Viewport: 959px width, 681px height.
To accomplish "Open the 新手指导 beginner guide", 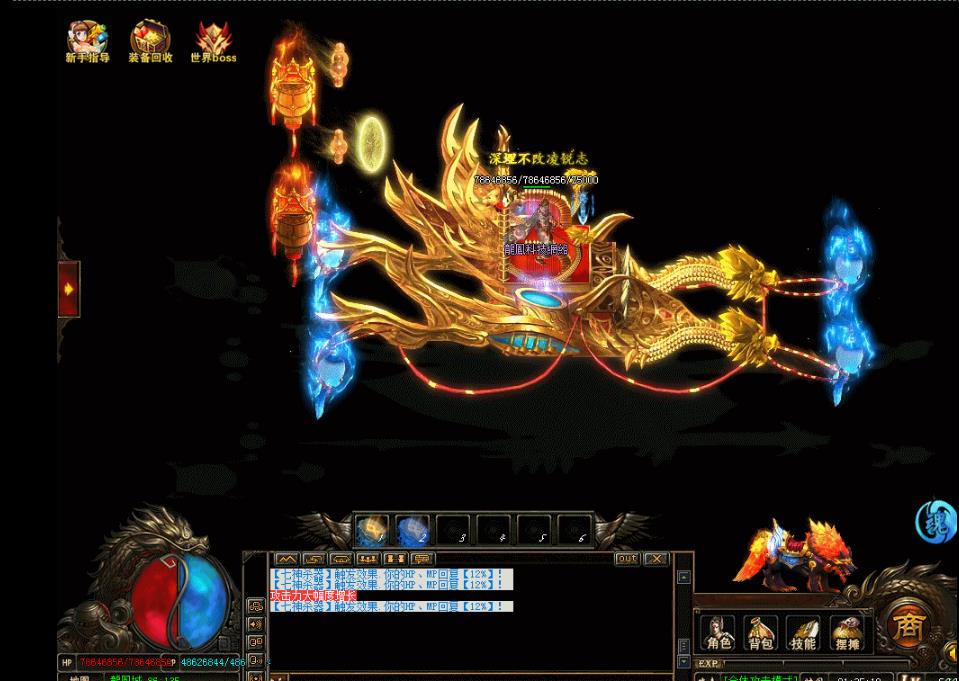I will (87, 40).
